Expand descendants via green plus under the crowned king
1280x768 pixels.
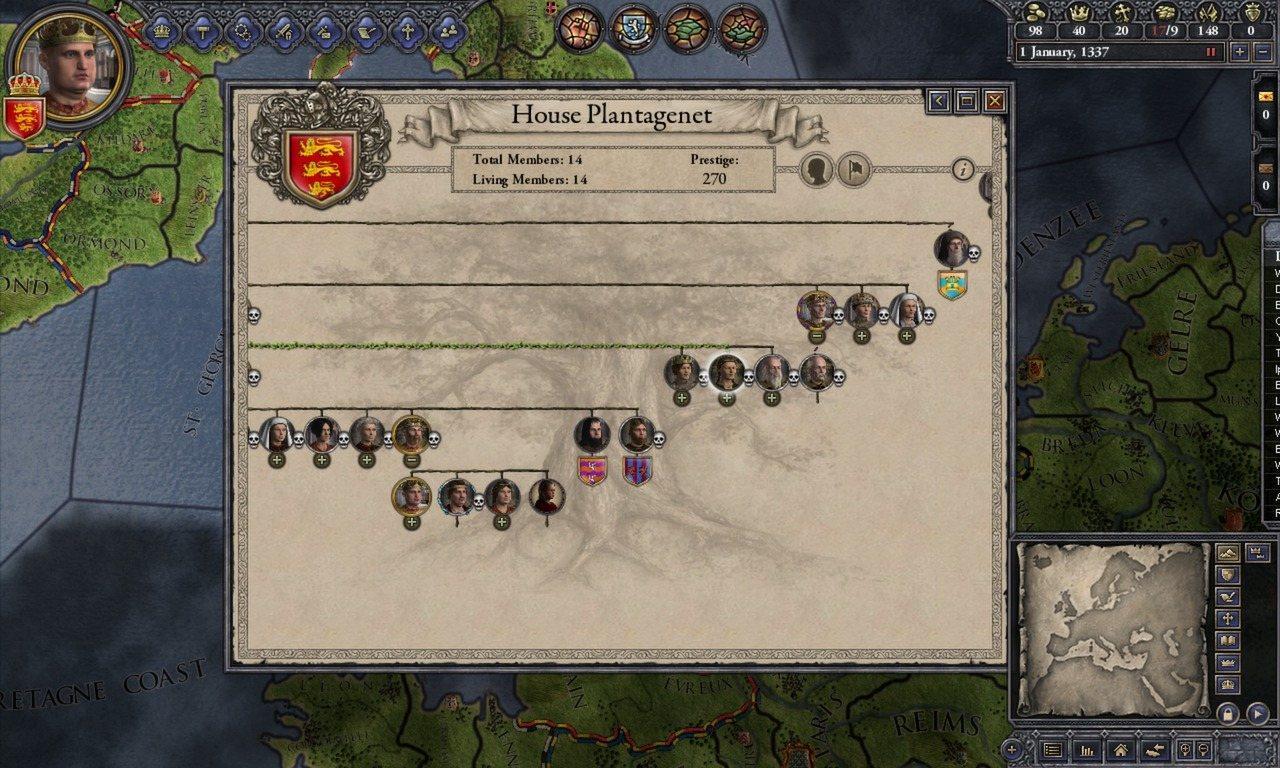pyautogui.click(x=681, y=398)
